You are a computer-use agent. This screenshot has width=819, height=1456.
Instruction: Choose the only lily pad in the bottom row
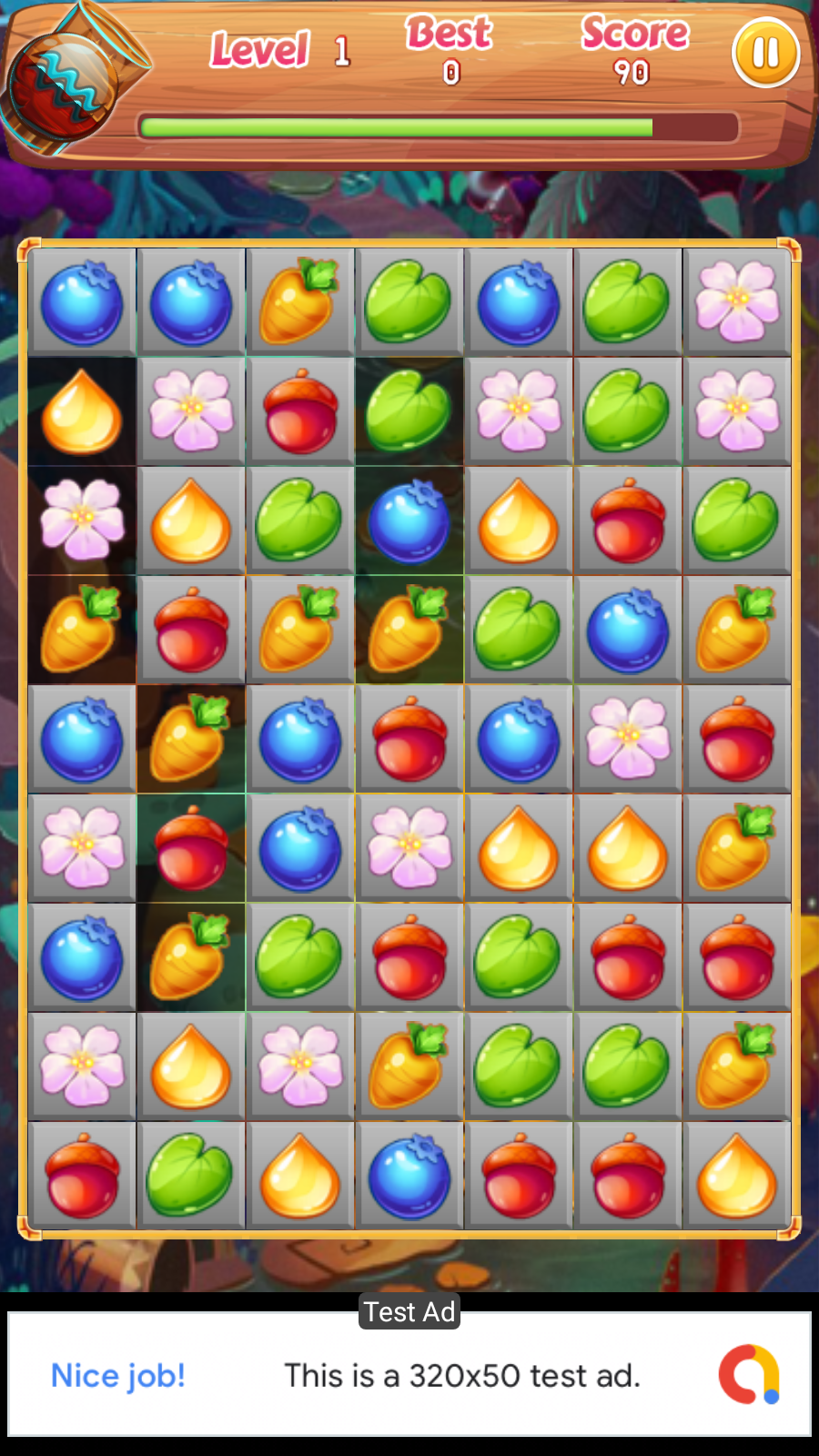tap(190, 1175)
